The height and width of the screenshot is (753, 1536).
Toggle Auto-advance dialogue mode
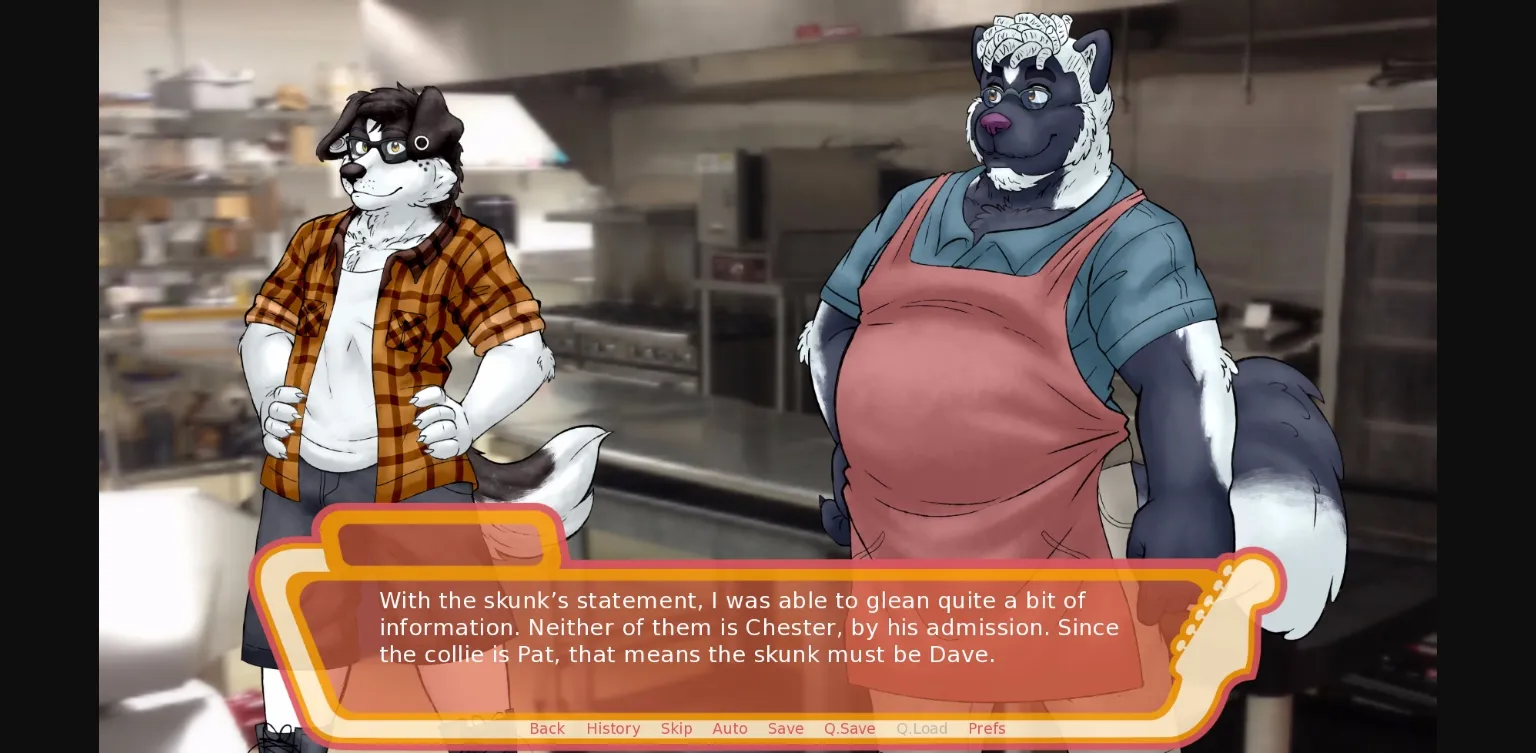[x=729, y=728]
